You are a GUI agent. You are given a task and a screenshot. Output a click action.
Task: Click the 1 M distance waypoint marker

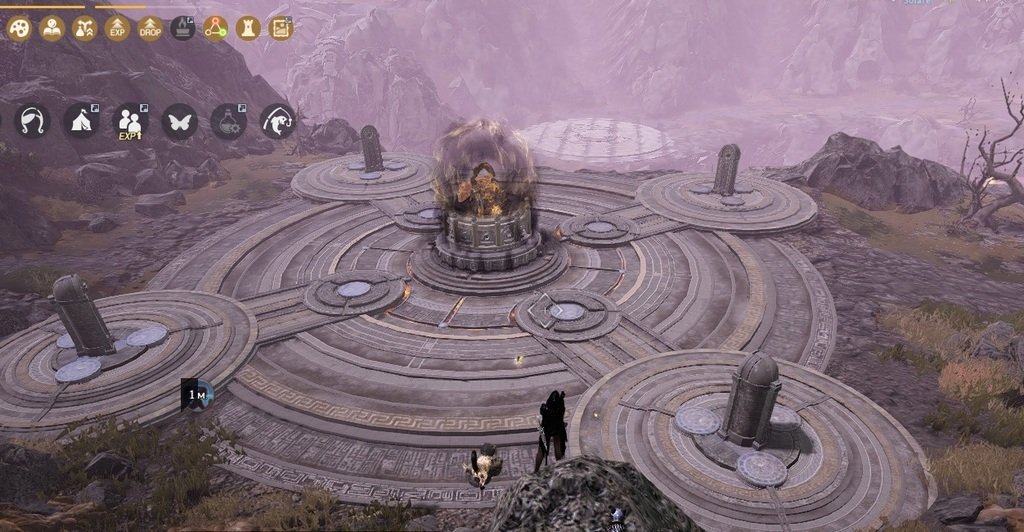[x=197, y=394]
